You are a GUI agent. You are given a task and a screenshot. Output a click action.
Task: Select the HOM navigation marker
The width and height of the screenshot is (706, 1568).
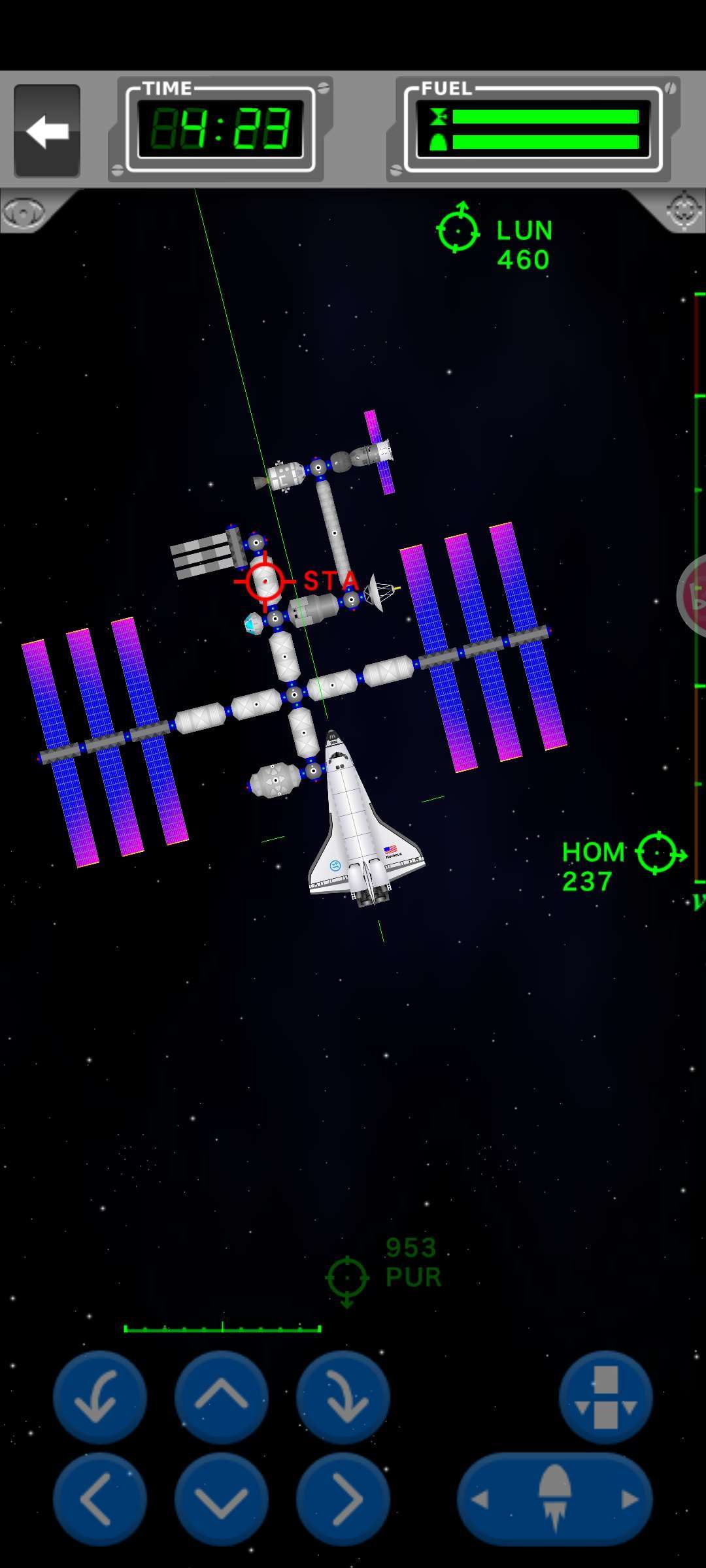click(658, 853)
